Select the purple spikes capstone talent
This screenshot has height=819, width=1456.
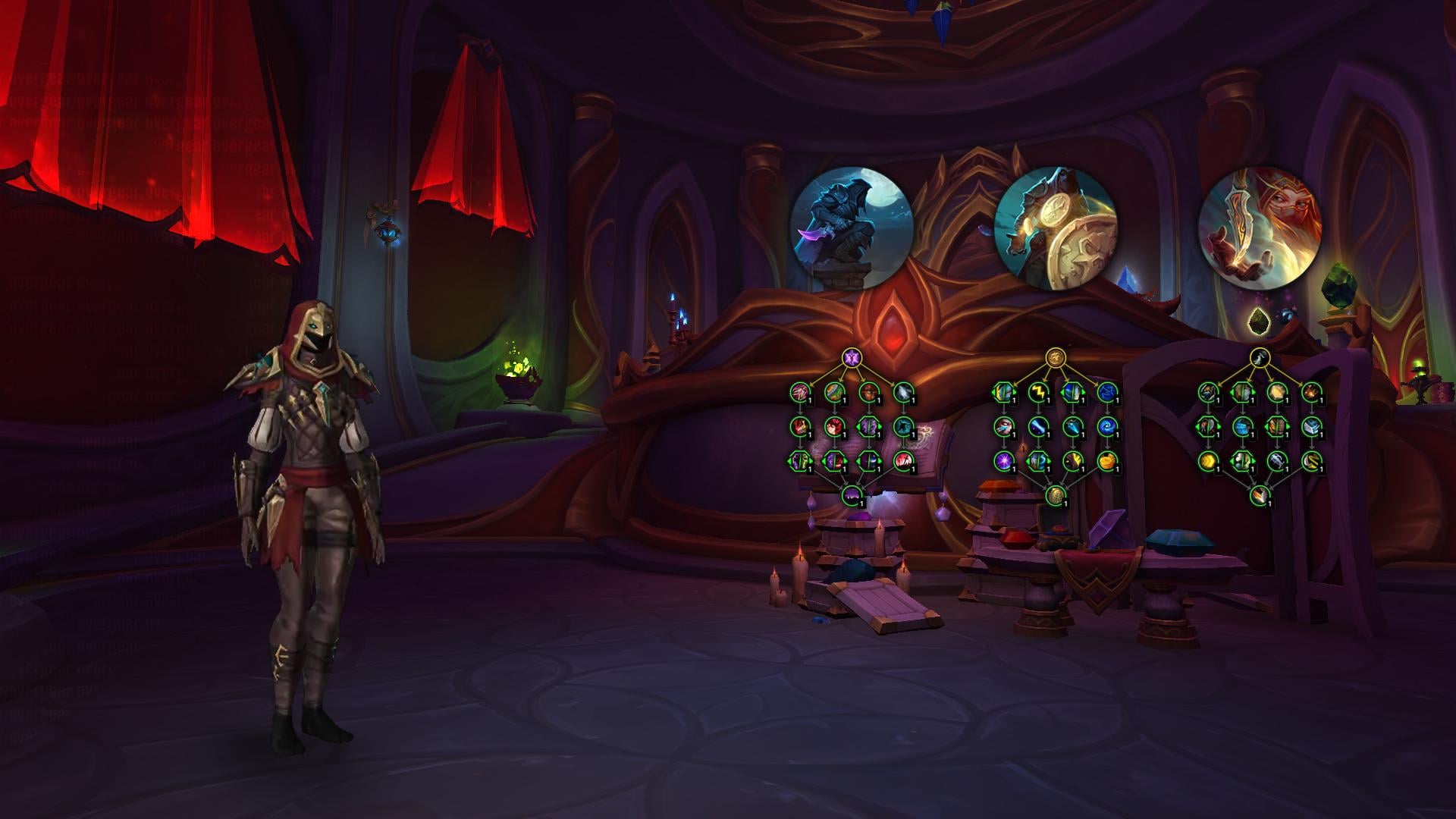(852, 495)
